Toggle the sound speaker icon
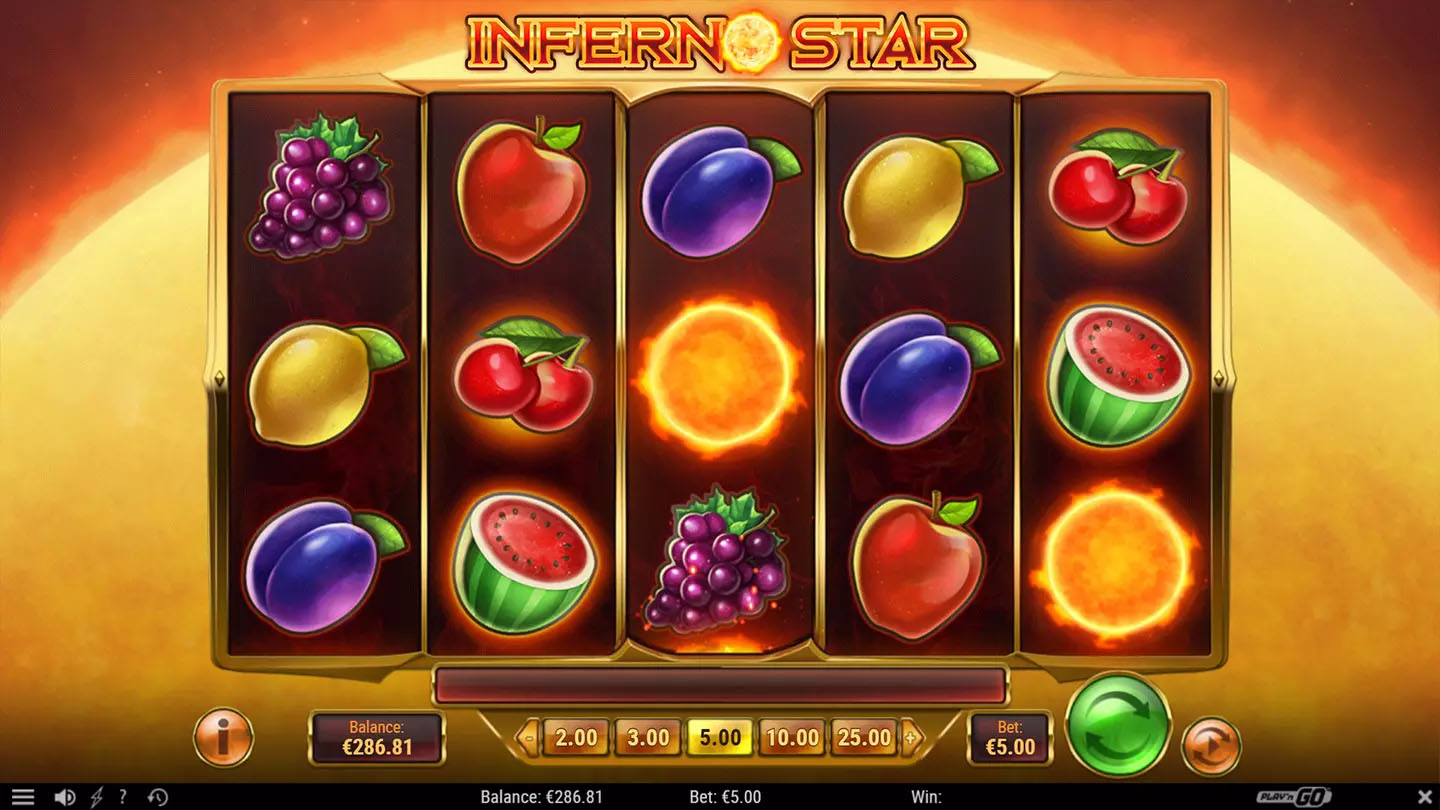 [65, 797]
